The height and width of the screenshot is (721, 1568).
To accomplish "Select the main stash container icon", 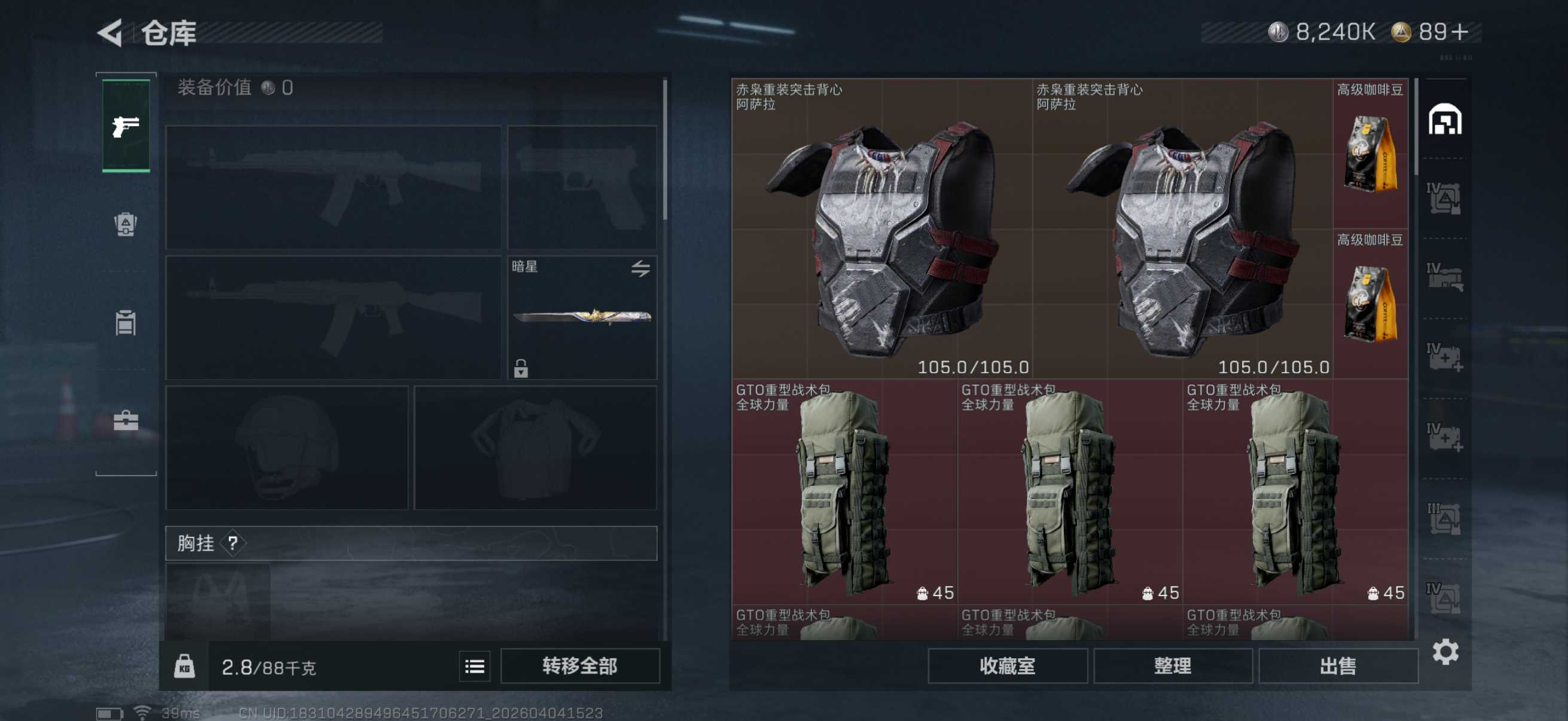I will 1444,119.
